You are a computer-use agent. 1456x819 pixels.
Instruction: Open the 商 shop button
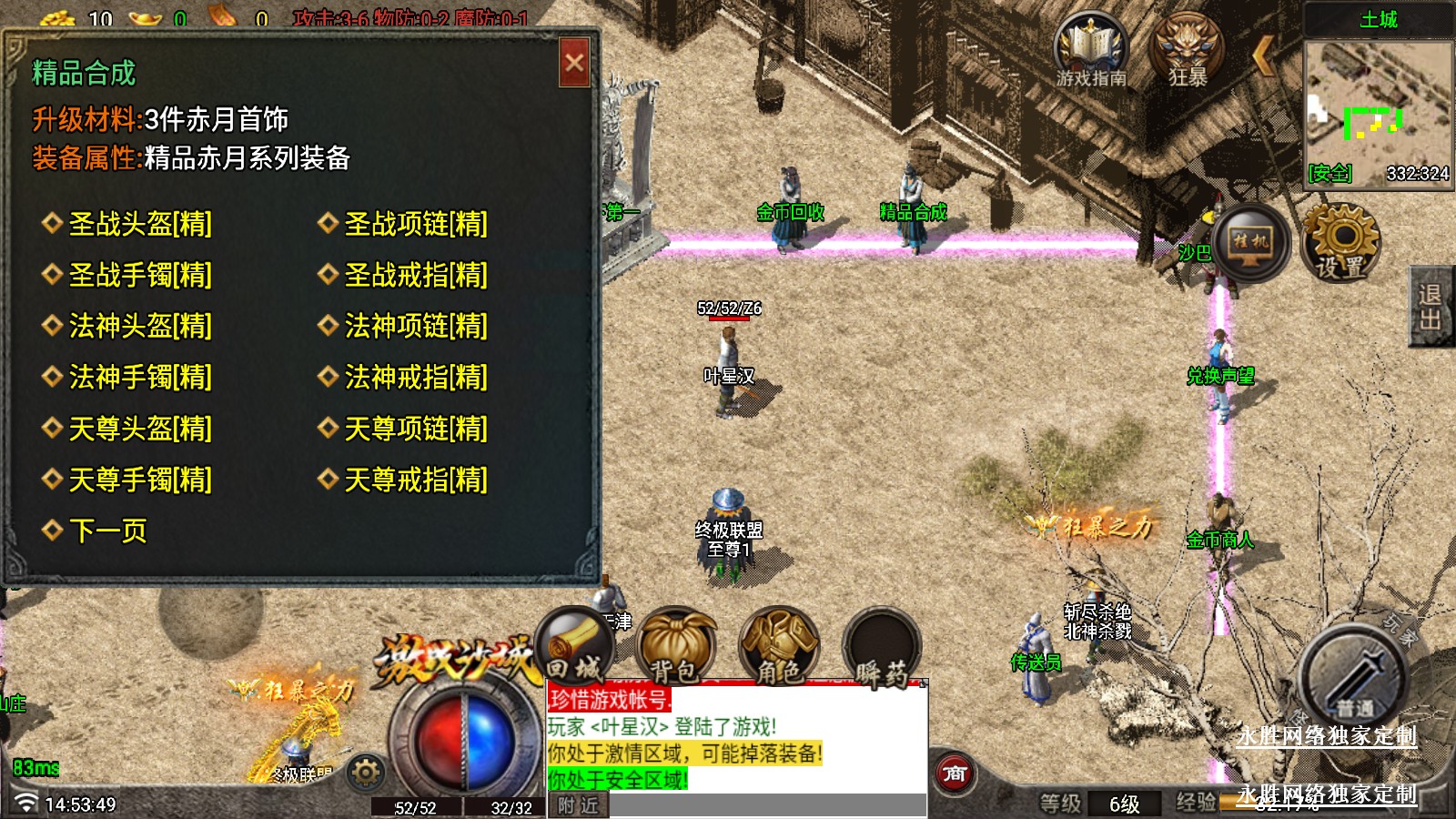954,773
